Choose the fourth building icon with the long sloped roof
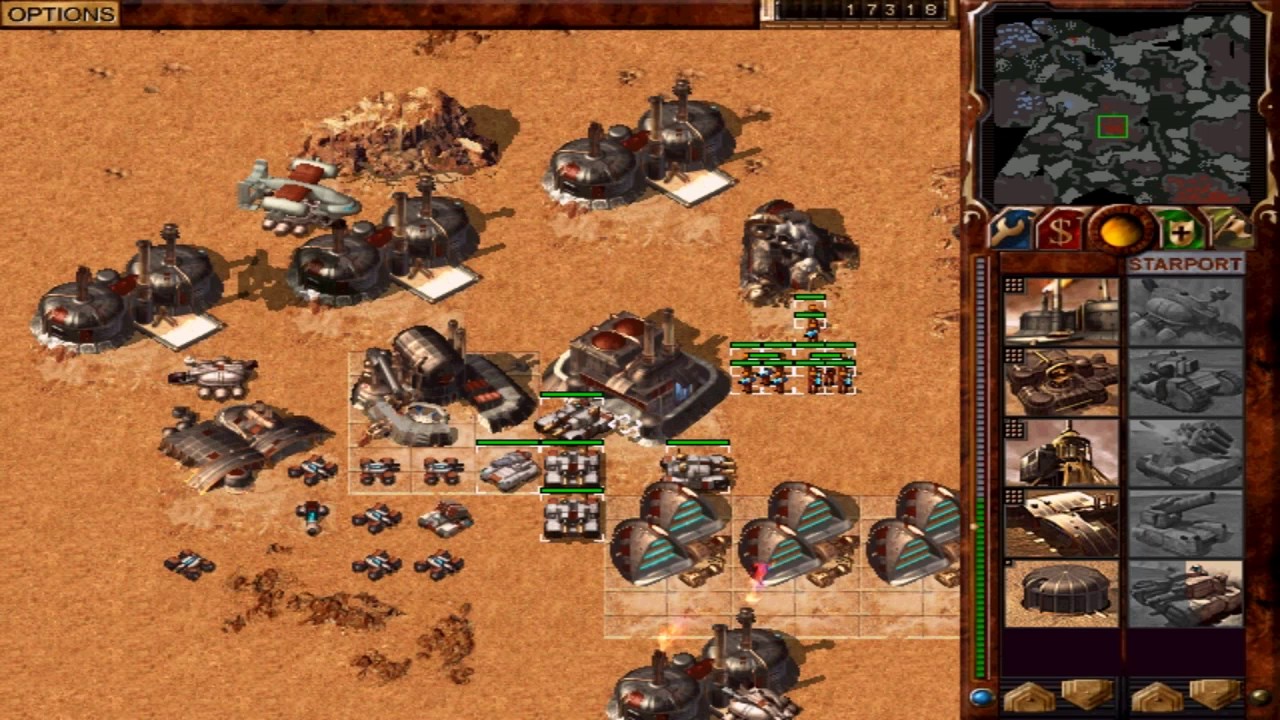This screenshot has width=1280, height=720. (x=1061, y=523)
